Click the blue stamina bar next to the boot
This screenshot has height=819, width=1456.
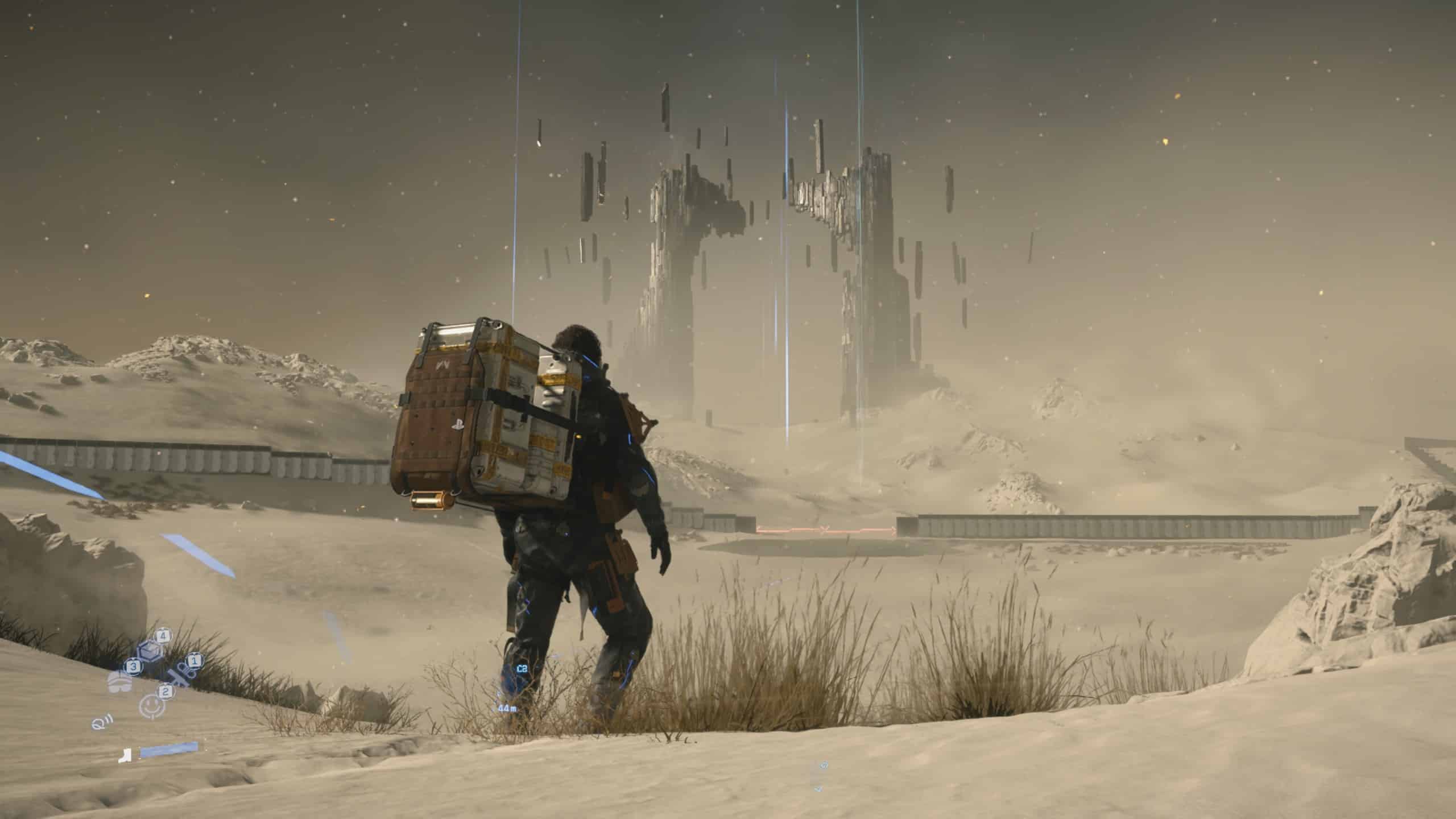pos(168,751)
